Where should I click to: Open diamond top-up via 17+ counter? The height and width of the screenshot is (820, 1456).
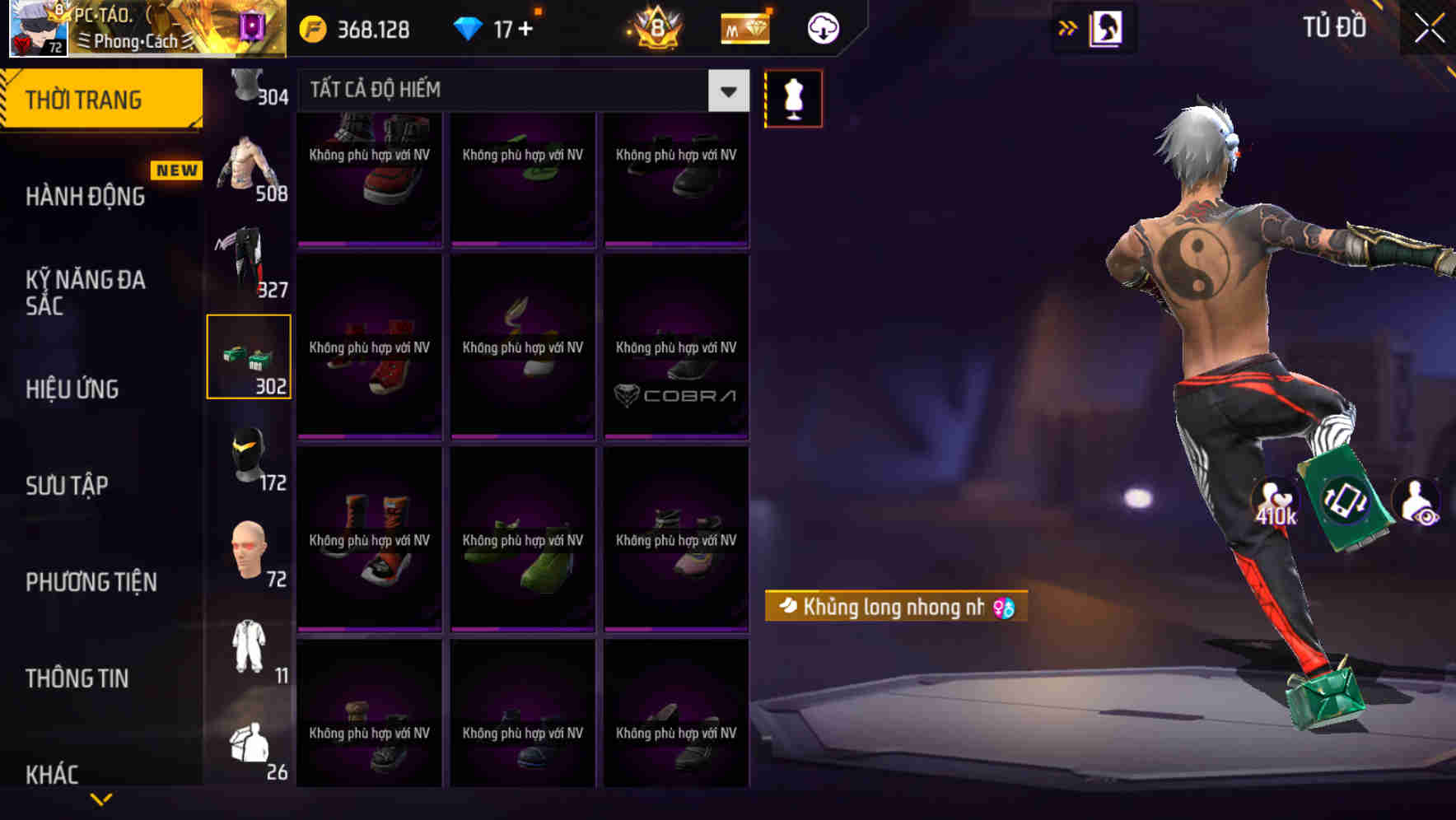pos(502,27)
